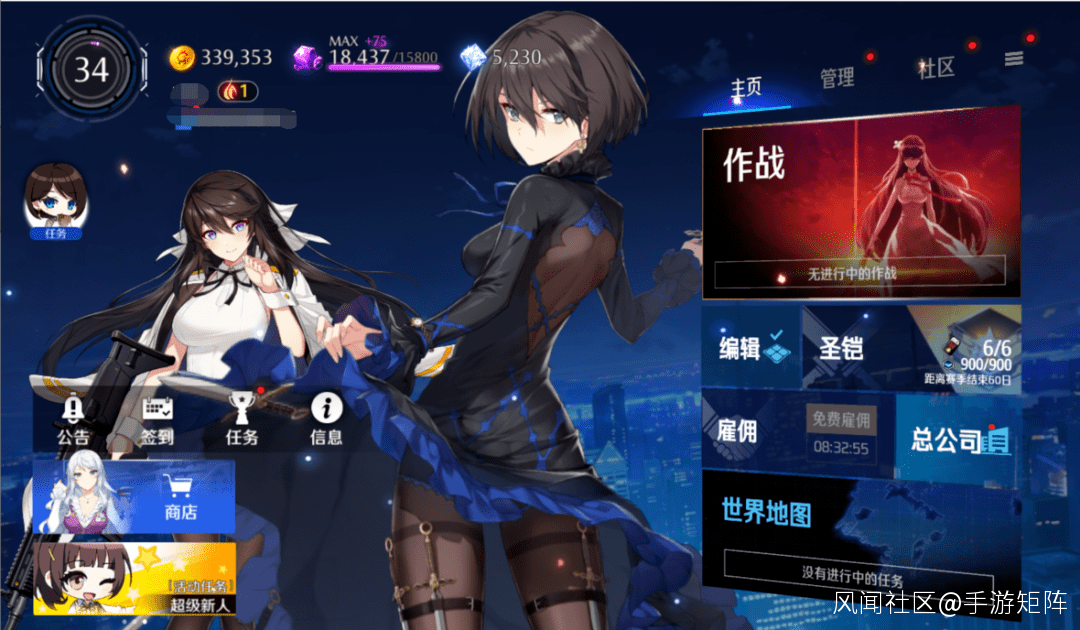Open the 商店 shop banner
This screenshot has width=1080, height=630.
click(134, 496)
